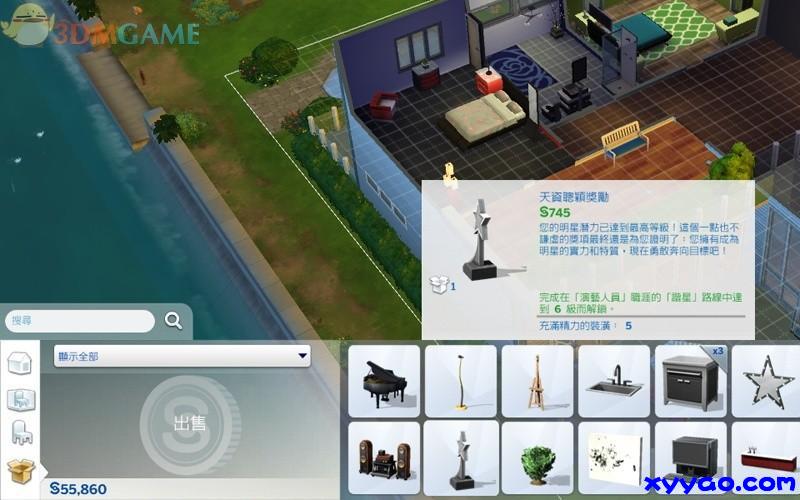Choose the green potted shrub item

pos(537,459)
